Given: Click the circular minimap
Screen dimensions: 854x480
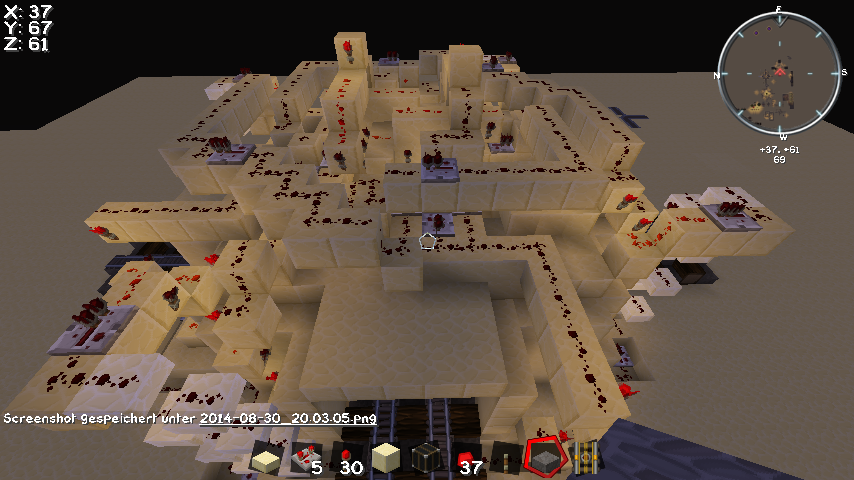Looking at the screenshot, I should pos(779,76).
